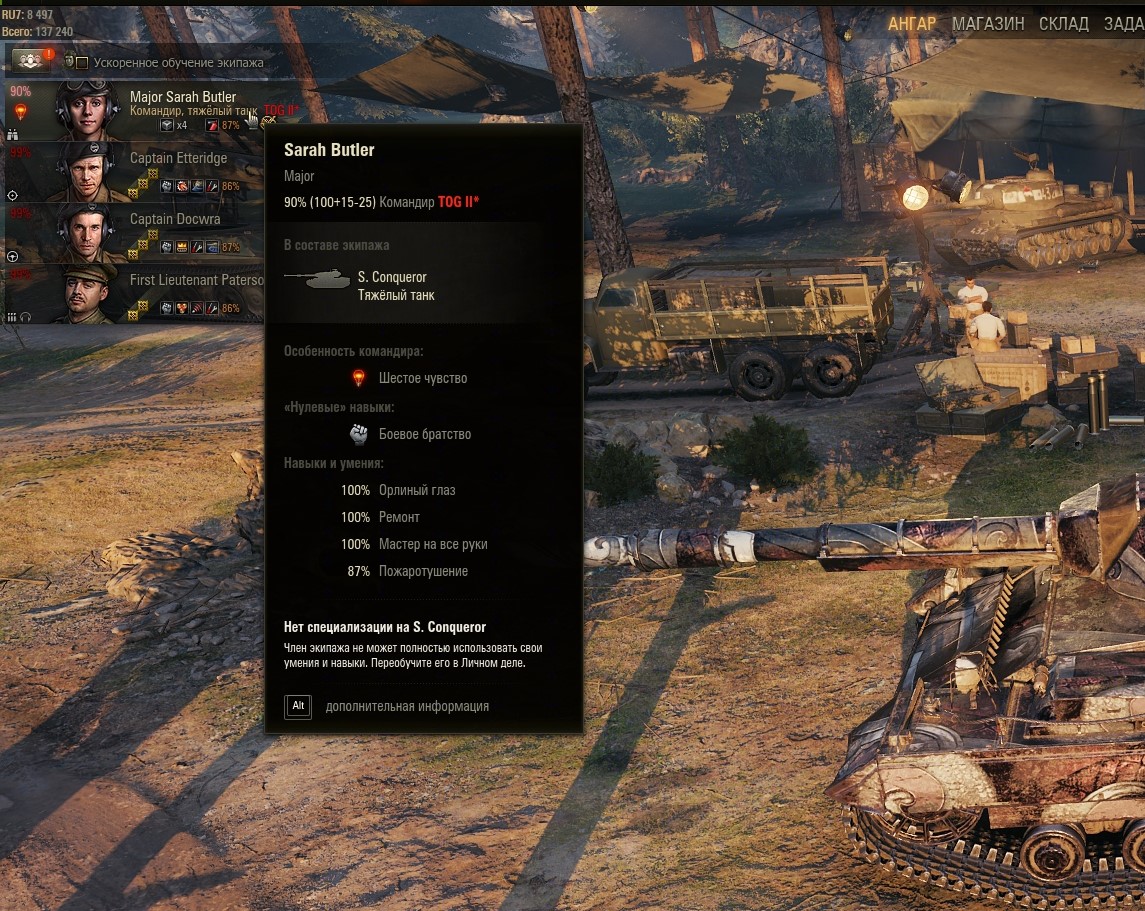Open the crew operations button with alert badge
Image resolution: width=1145 pixels, height=911 pixels.
pyautogui.click(x=30, y=61)
